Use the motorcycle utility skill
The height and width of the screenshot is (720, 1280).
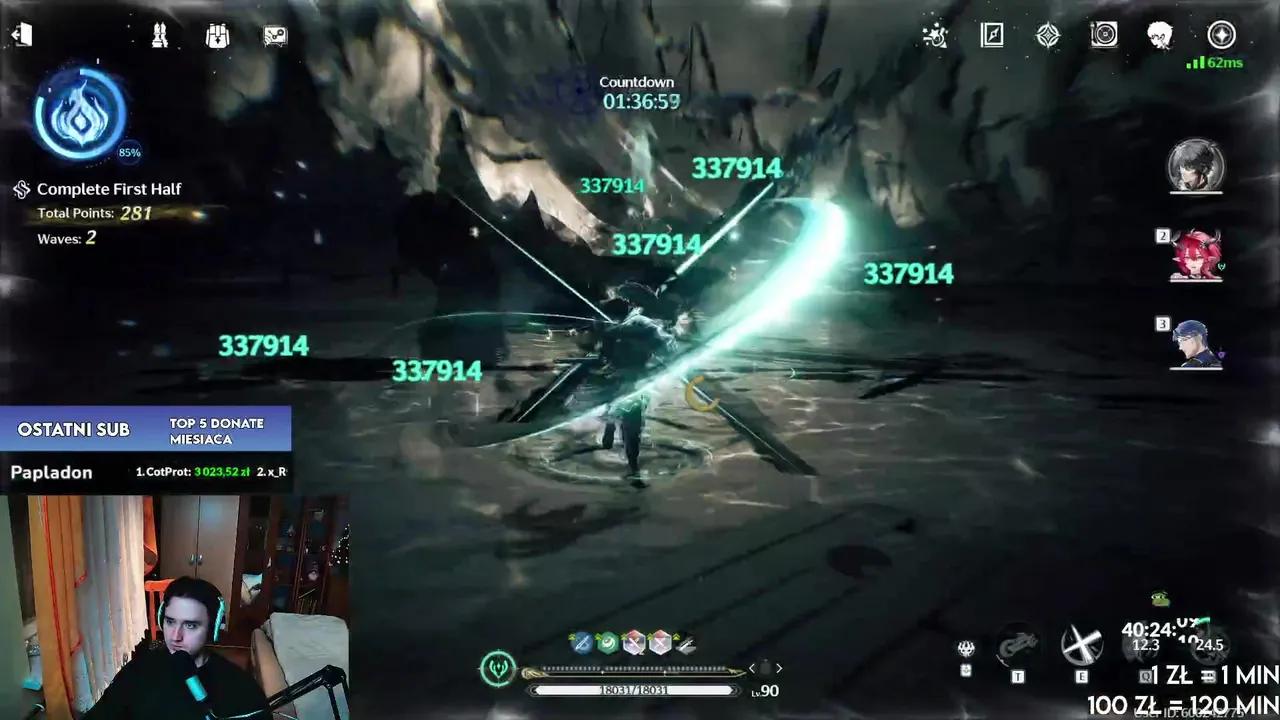[x=1018, y=647]
